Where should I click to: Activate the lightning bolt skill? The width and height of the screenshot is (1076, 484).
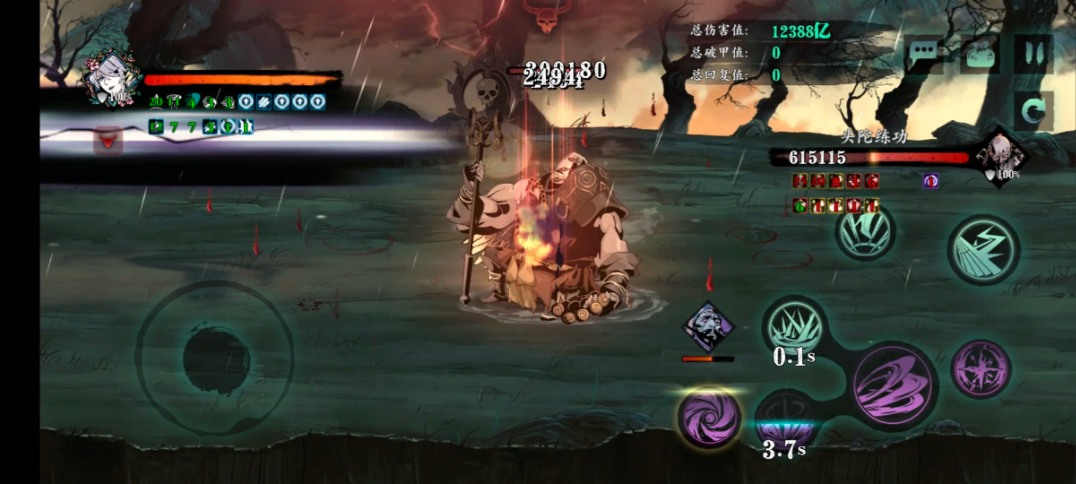point(984,250)
